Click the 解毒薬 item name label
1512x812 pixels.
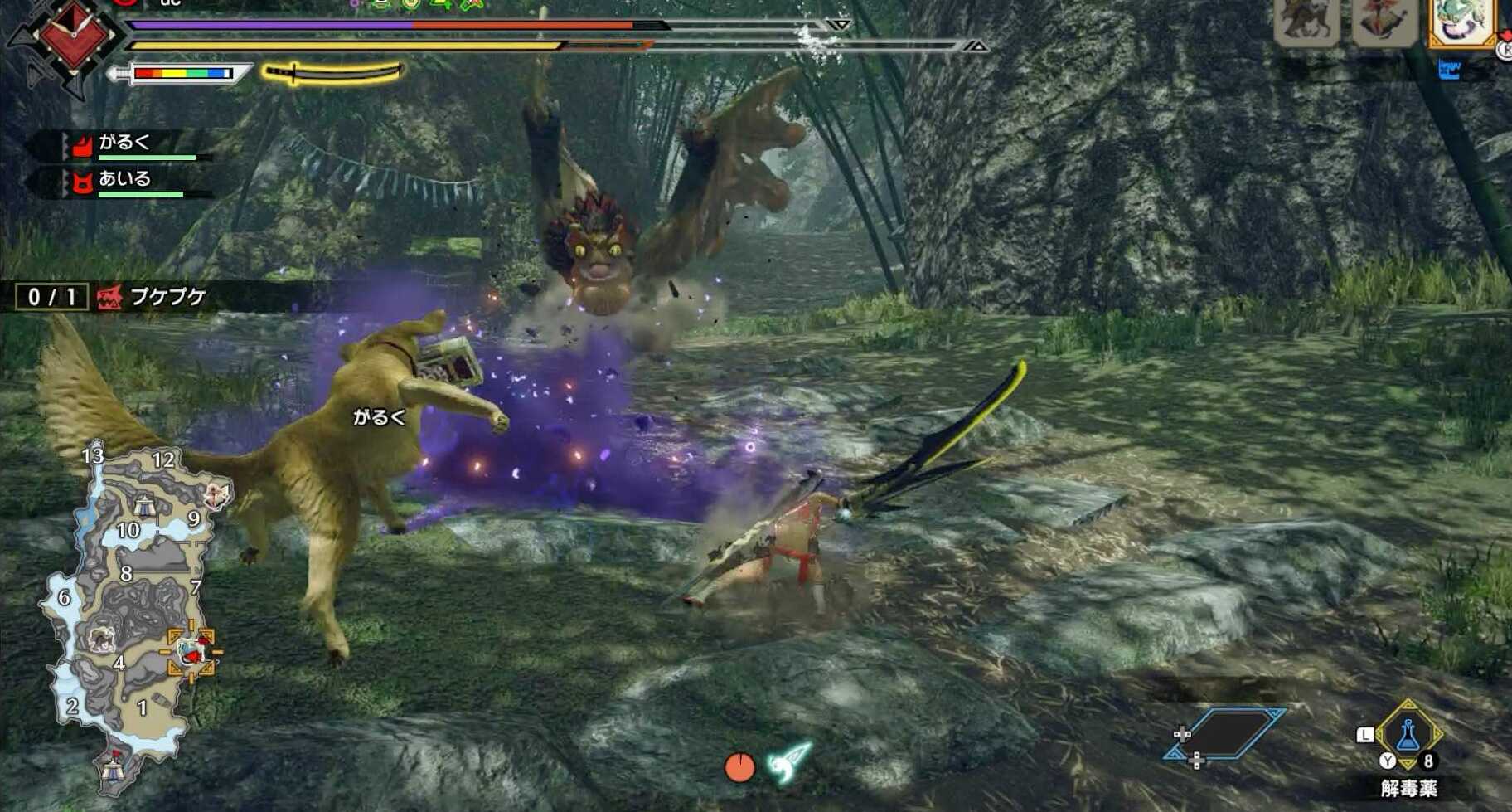coord(1409,788)
